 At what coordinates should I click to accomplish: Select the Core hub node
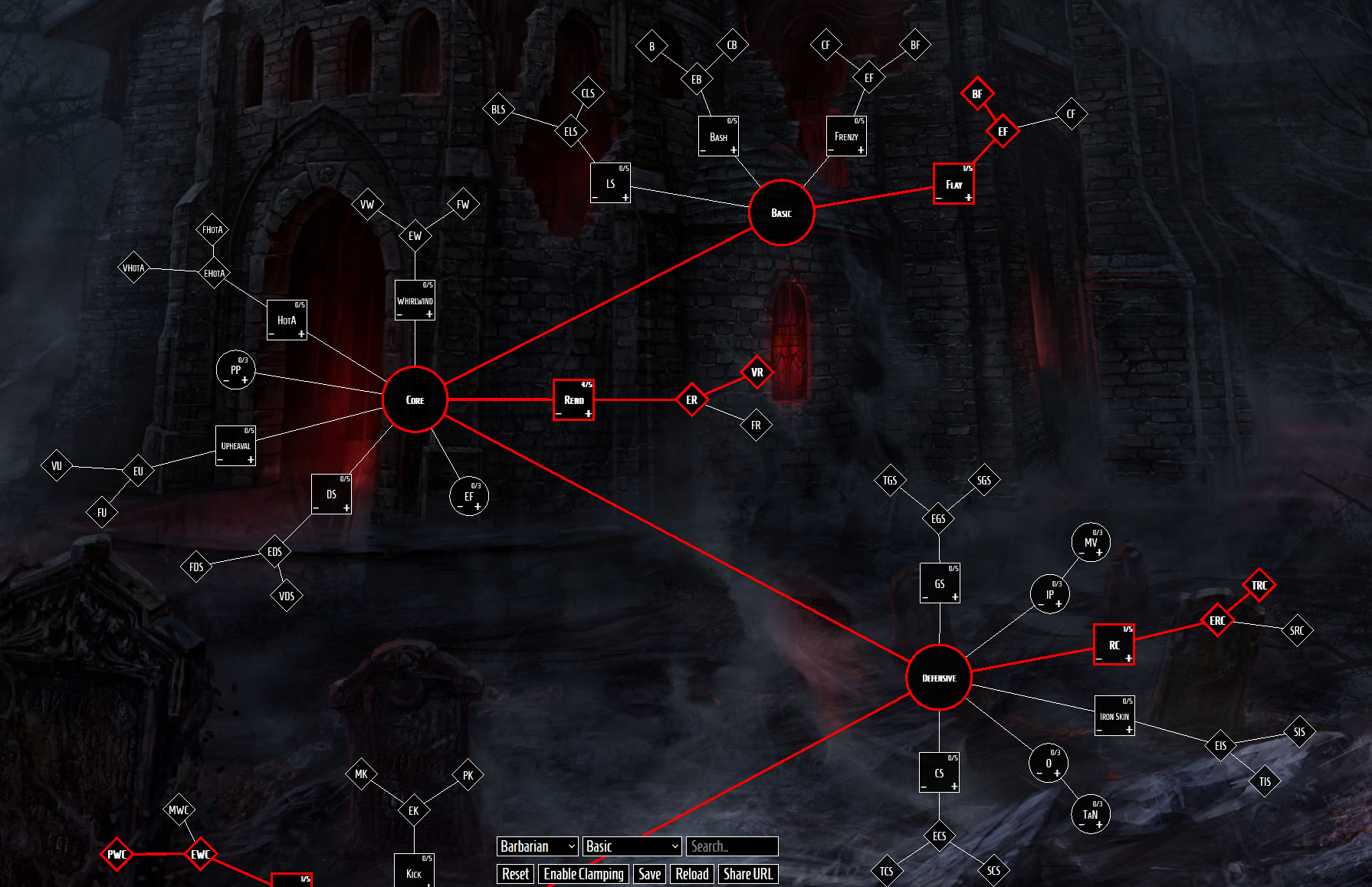click(415, 399)
